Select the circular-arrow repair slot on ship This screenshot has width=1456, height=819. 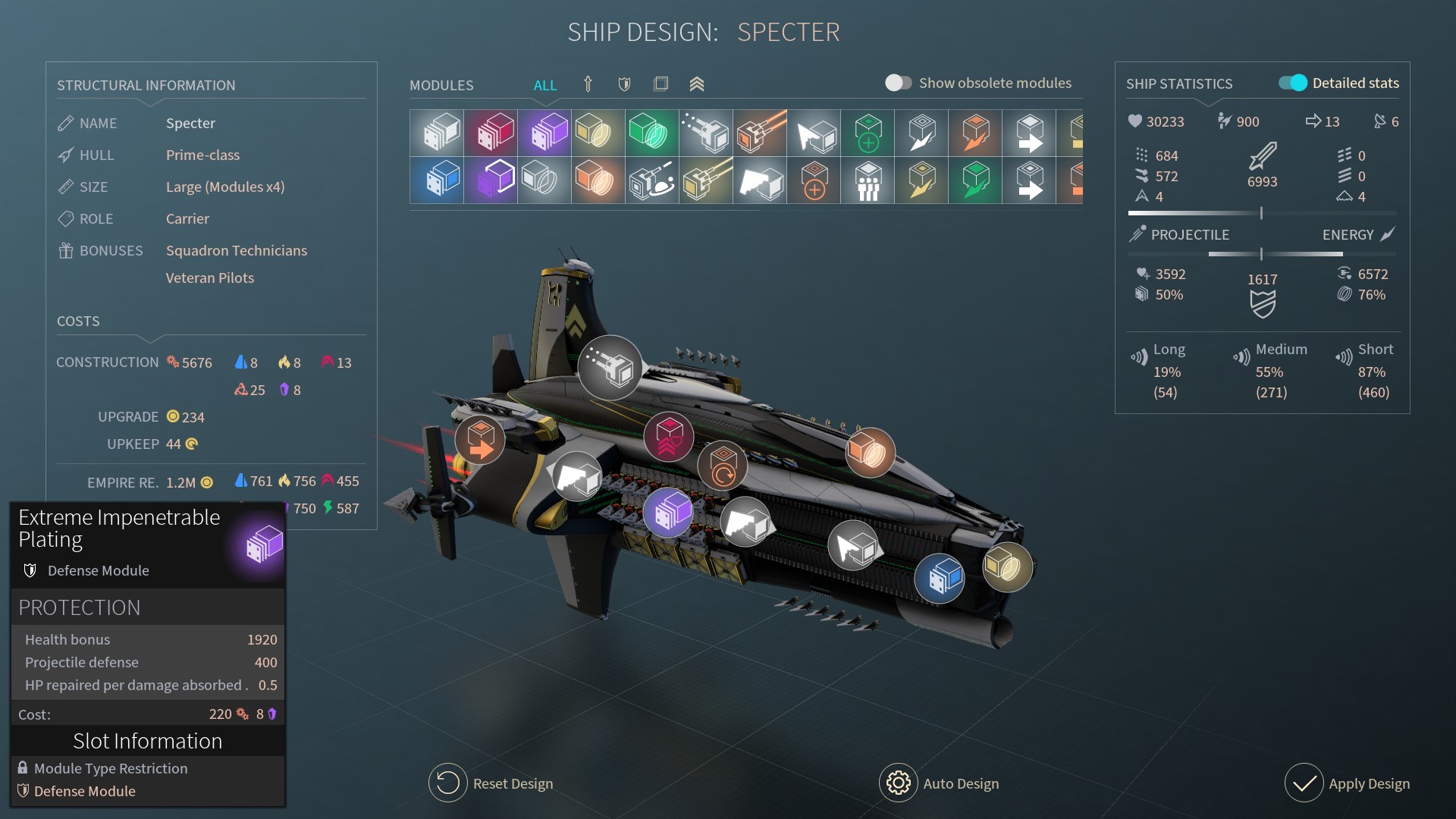(722, 465)
